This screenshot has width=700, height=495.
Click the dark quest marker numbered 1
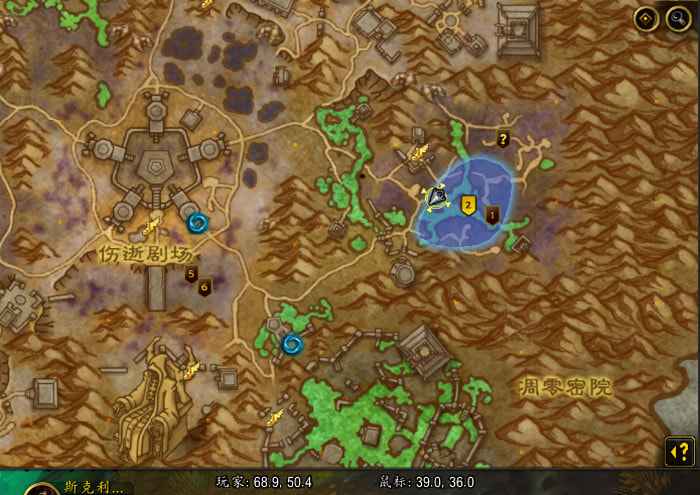(492, 213)
